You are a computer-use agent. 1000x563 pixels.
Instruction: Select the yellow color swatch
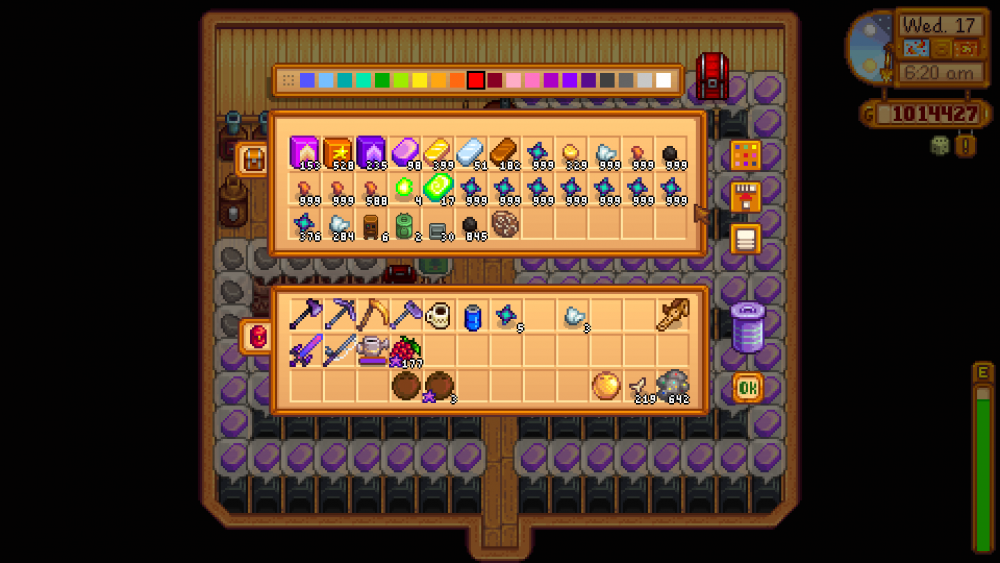pos(420,80)
